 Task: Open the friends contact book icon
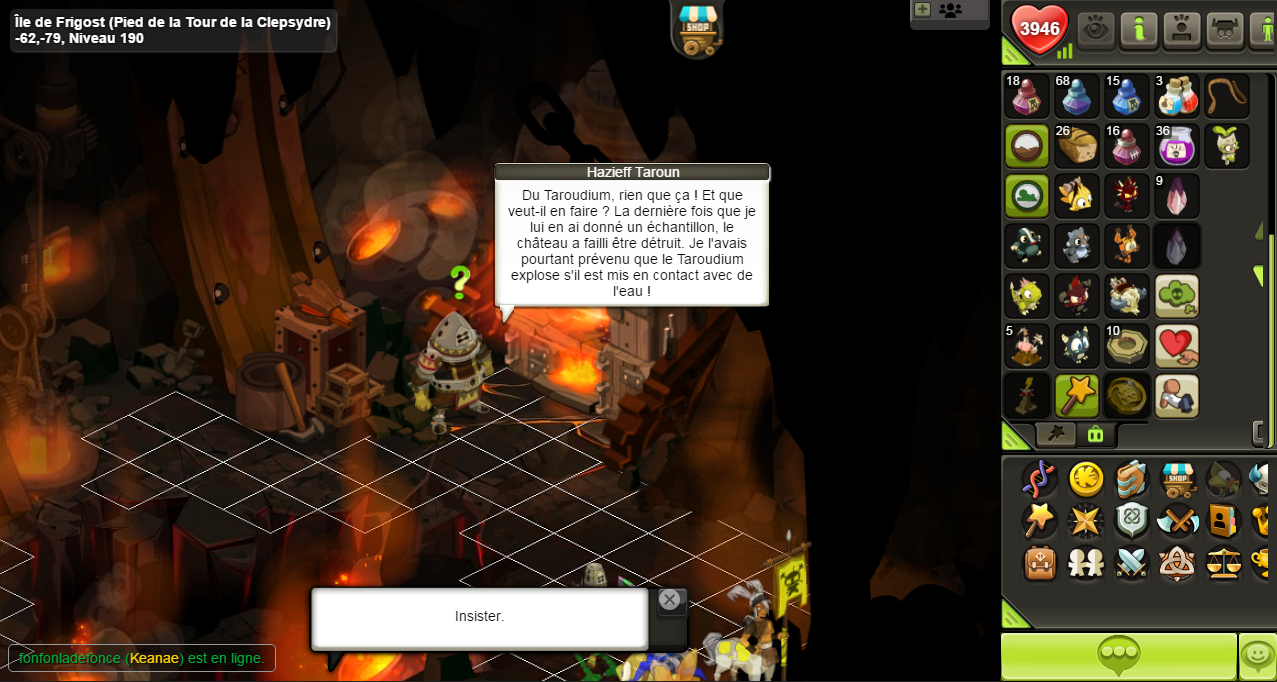(x=1222, y=521)
